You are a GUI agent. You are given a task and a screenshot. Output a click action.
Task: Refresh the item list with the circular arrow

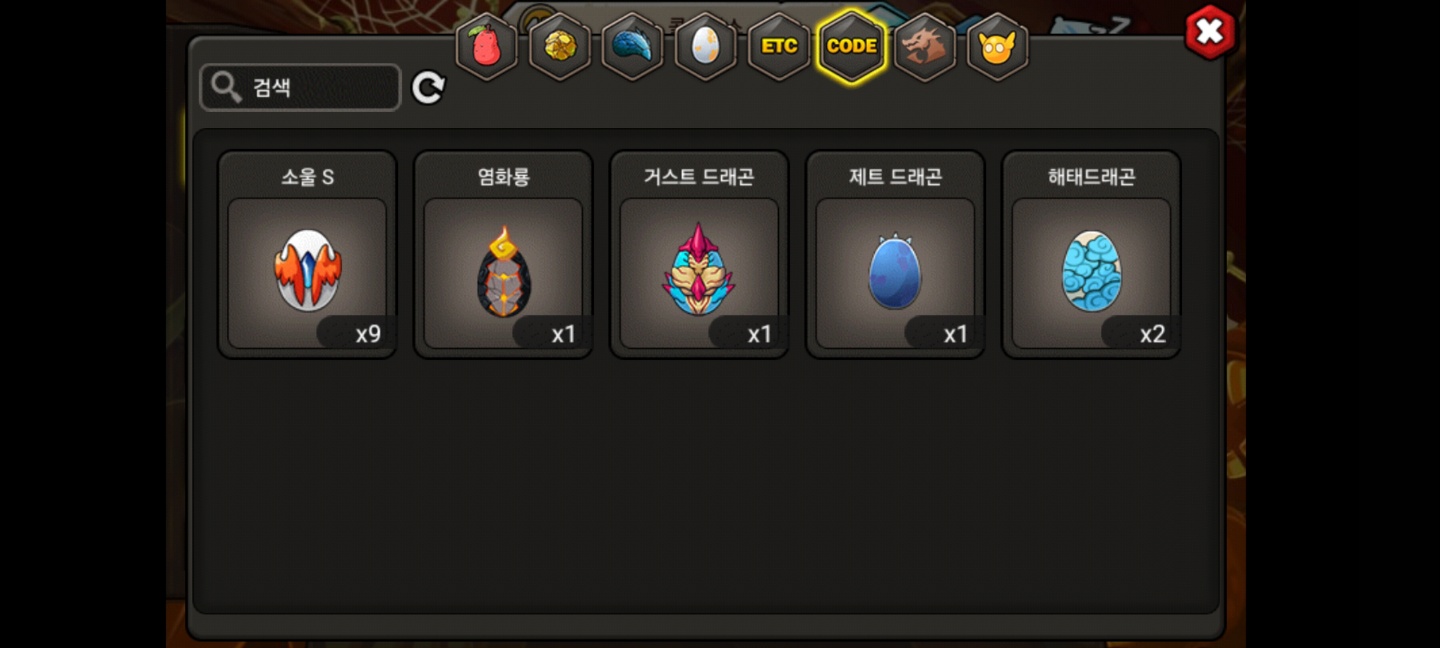click(x=428, y=88)
